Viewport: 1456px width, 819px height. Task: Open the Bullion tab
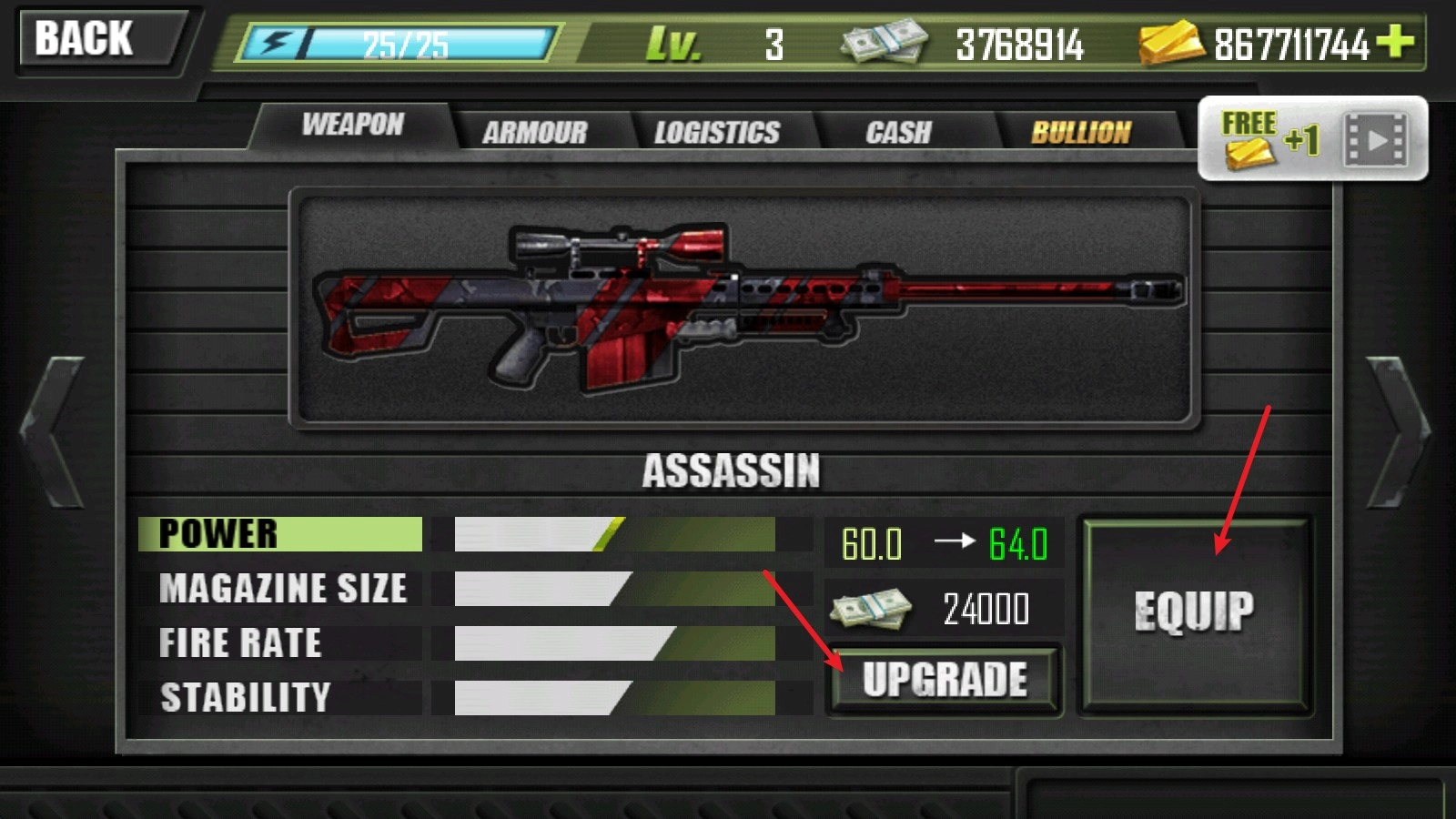1081,133
